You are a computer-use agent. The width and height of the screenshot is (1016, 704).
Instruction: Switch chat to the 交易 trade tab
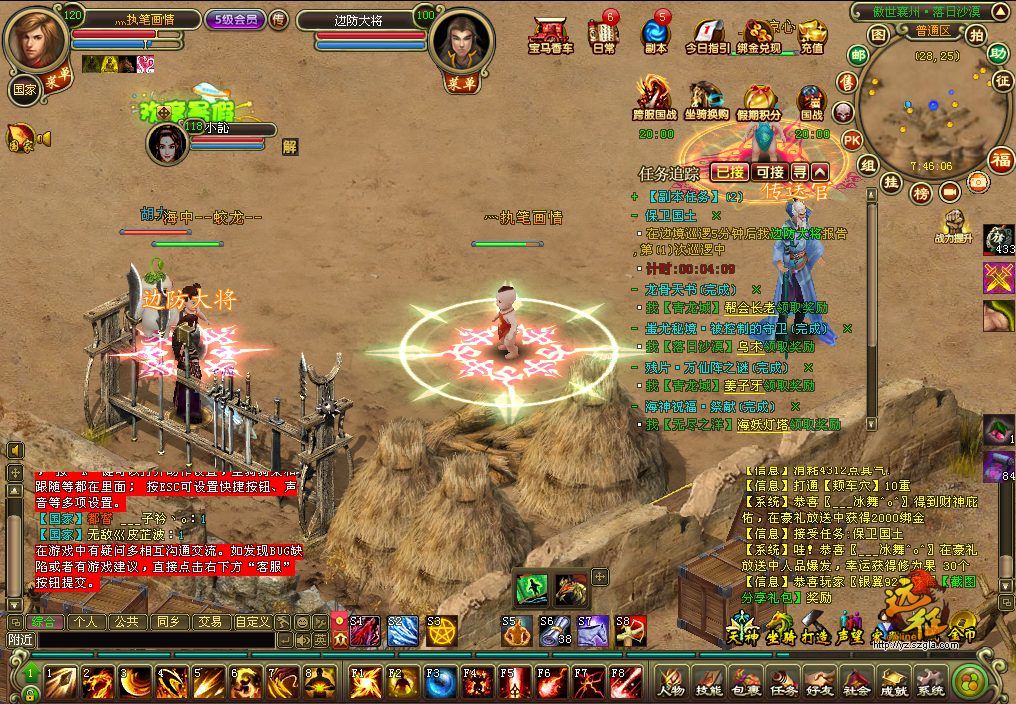[209, 621]
